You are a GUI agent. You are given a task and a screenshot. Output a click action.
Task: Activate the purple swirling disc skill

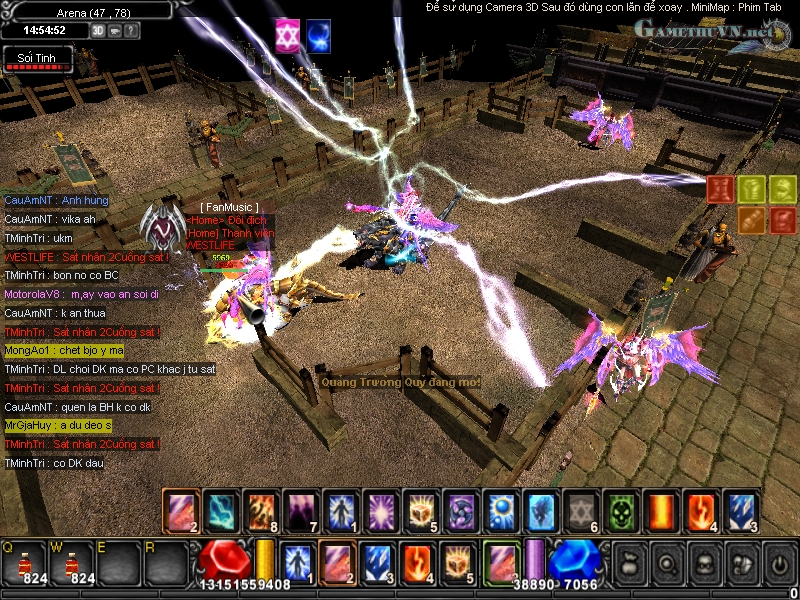pos(460,512)
